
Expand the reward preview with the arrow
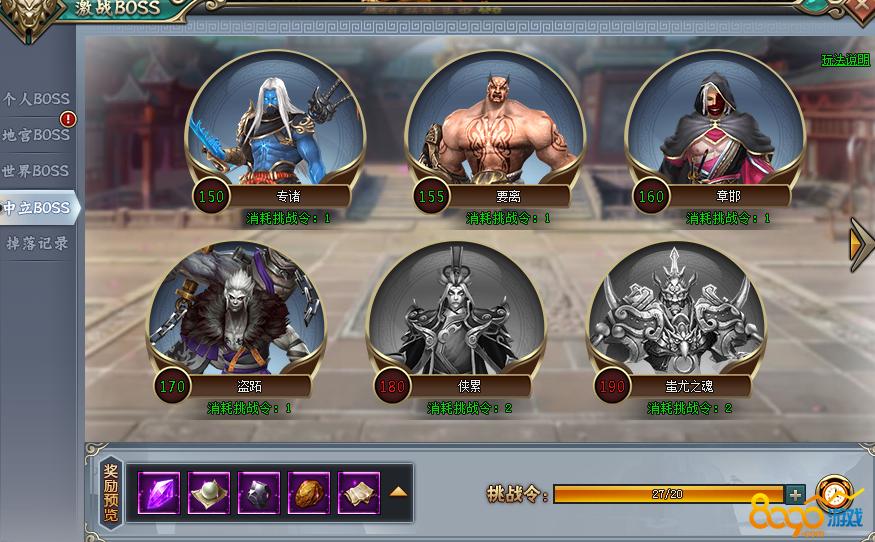pyautogui.click(x=398, y=492)
